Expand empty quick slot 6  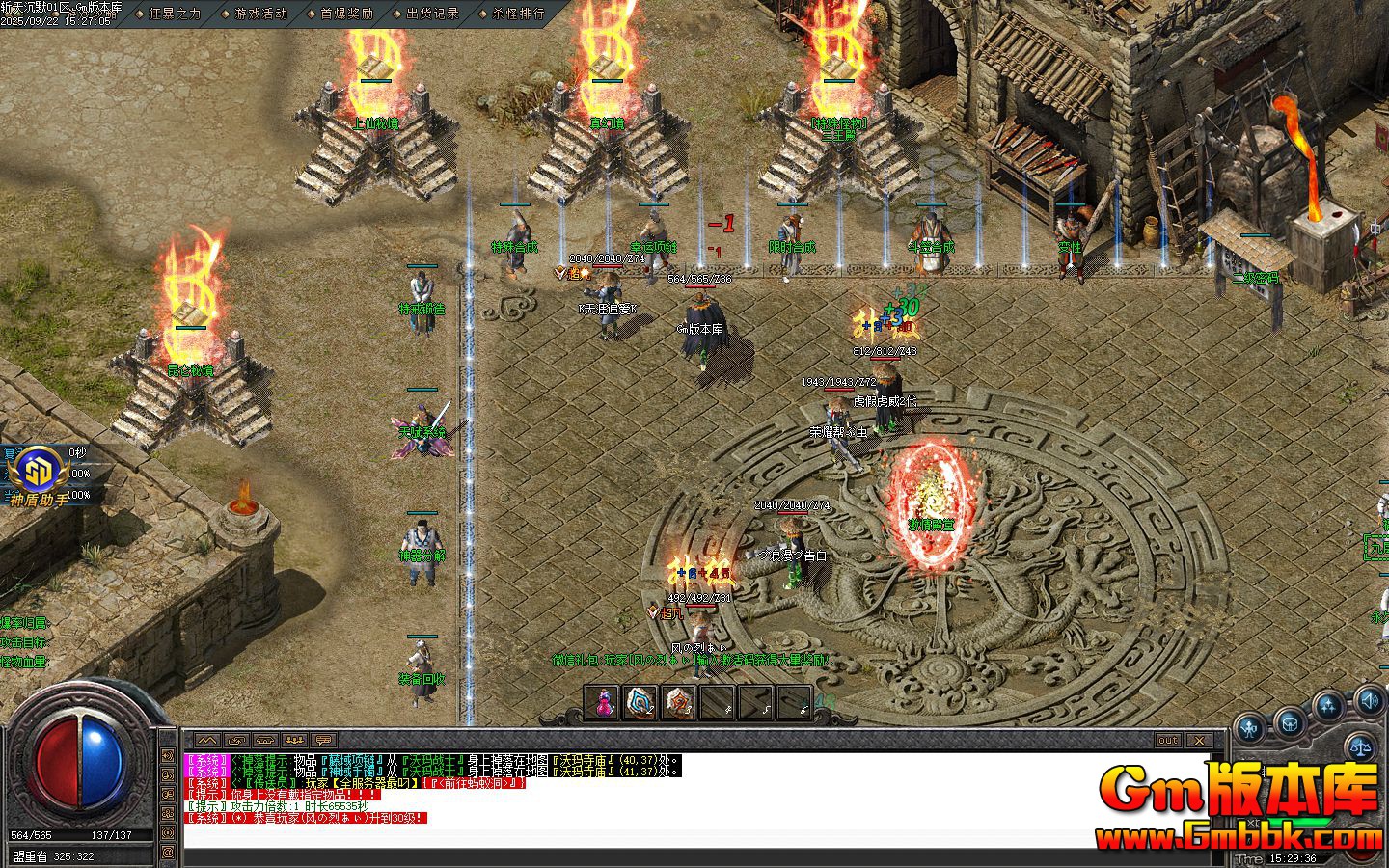pyautogui.click(x=793, y=702)
